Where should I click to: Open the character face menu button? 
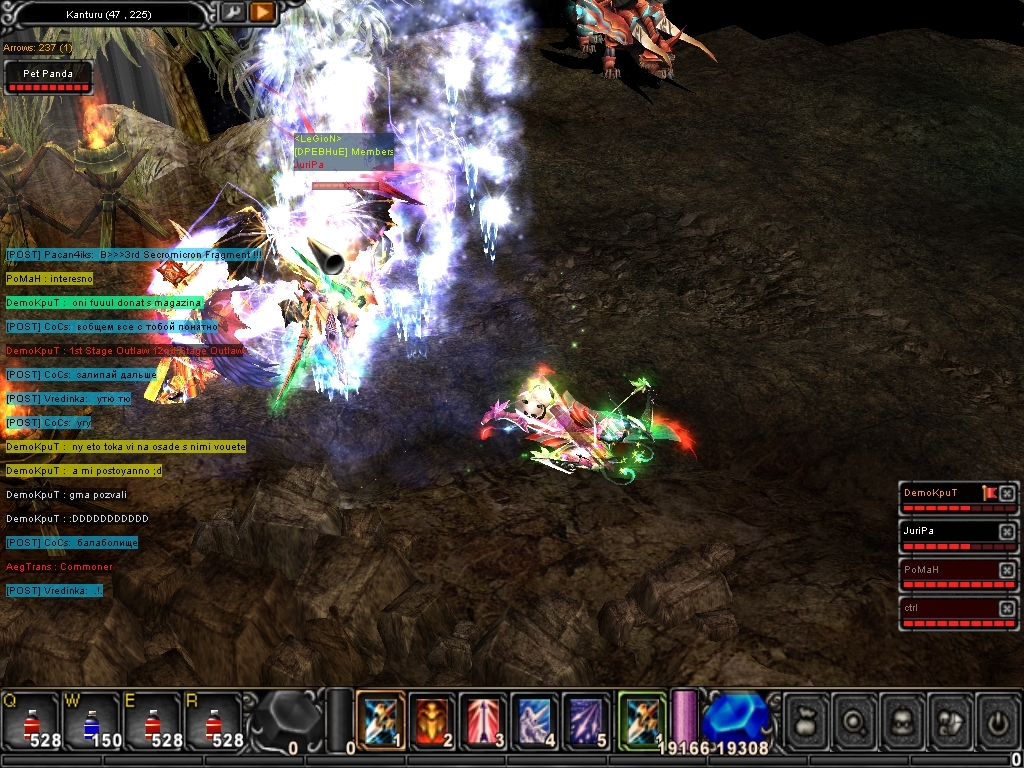click(x=903, y=721)
